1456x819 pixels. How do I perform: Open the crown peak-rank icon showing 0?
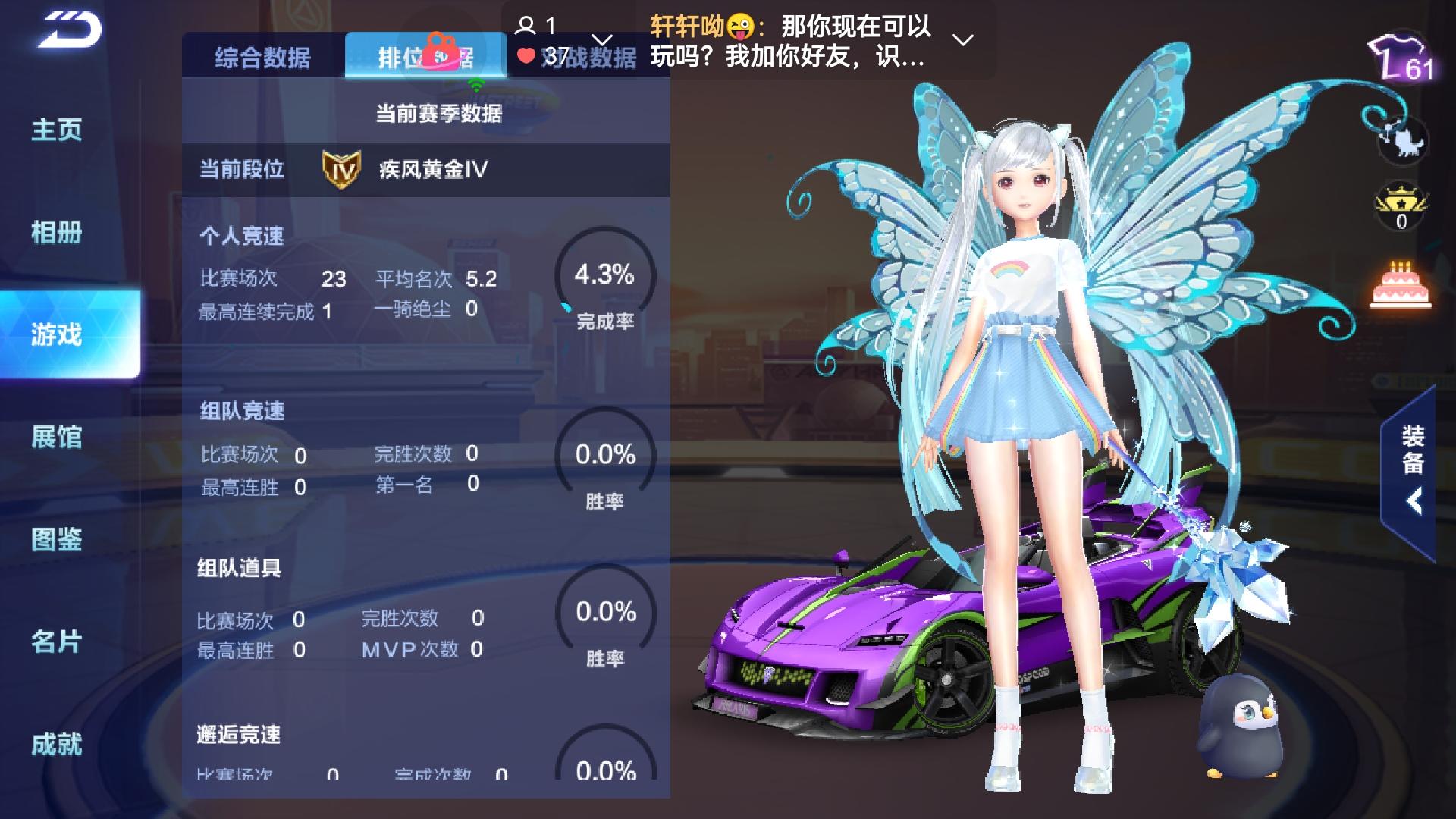point(1399,205)
